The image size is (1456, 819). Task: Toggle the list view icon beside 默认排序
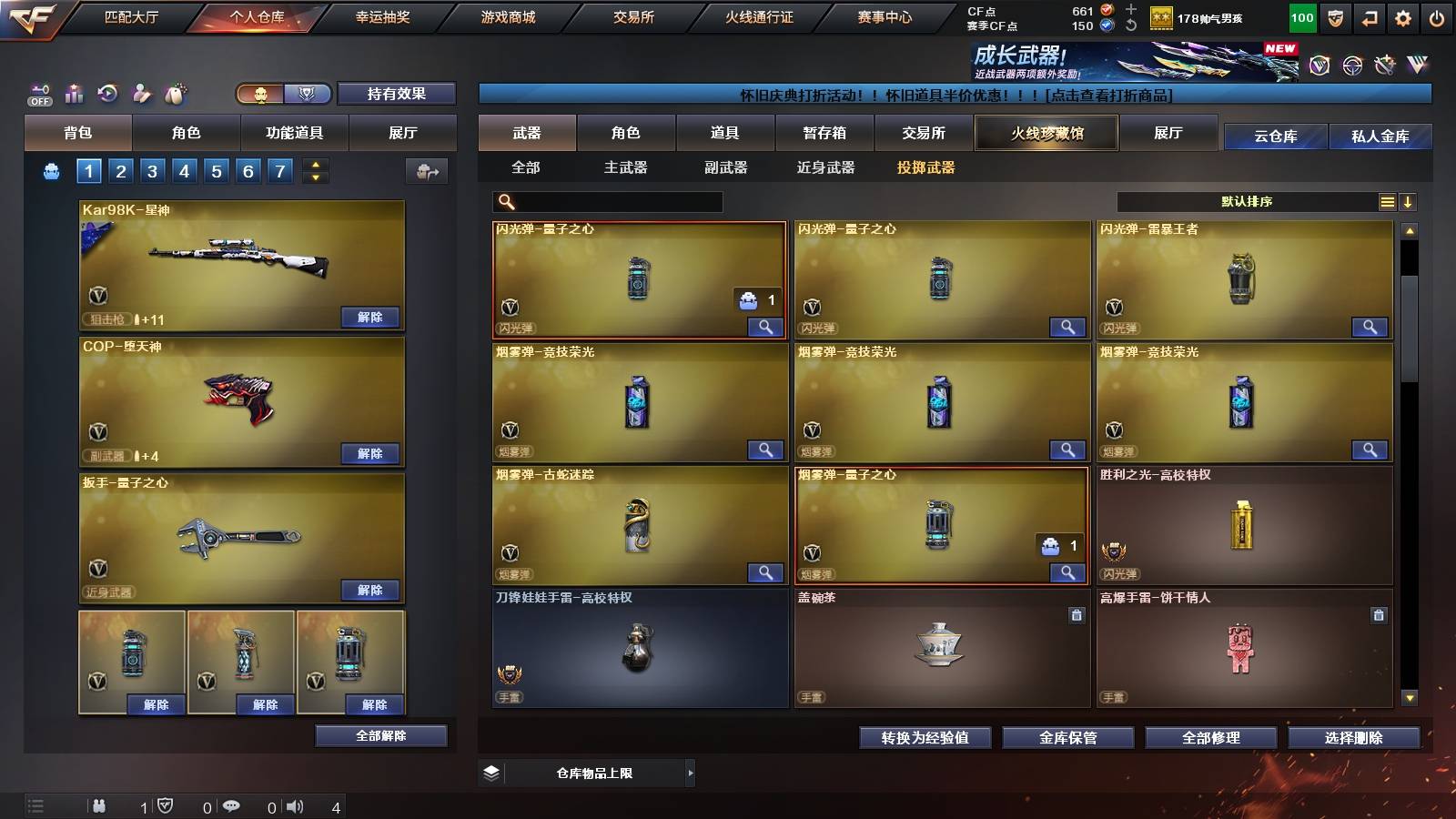[1386, 201]
